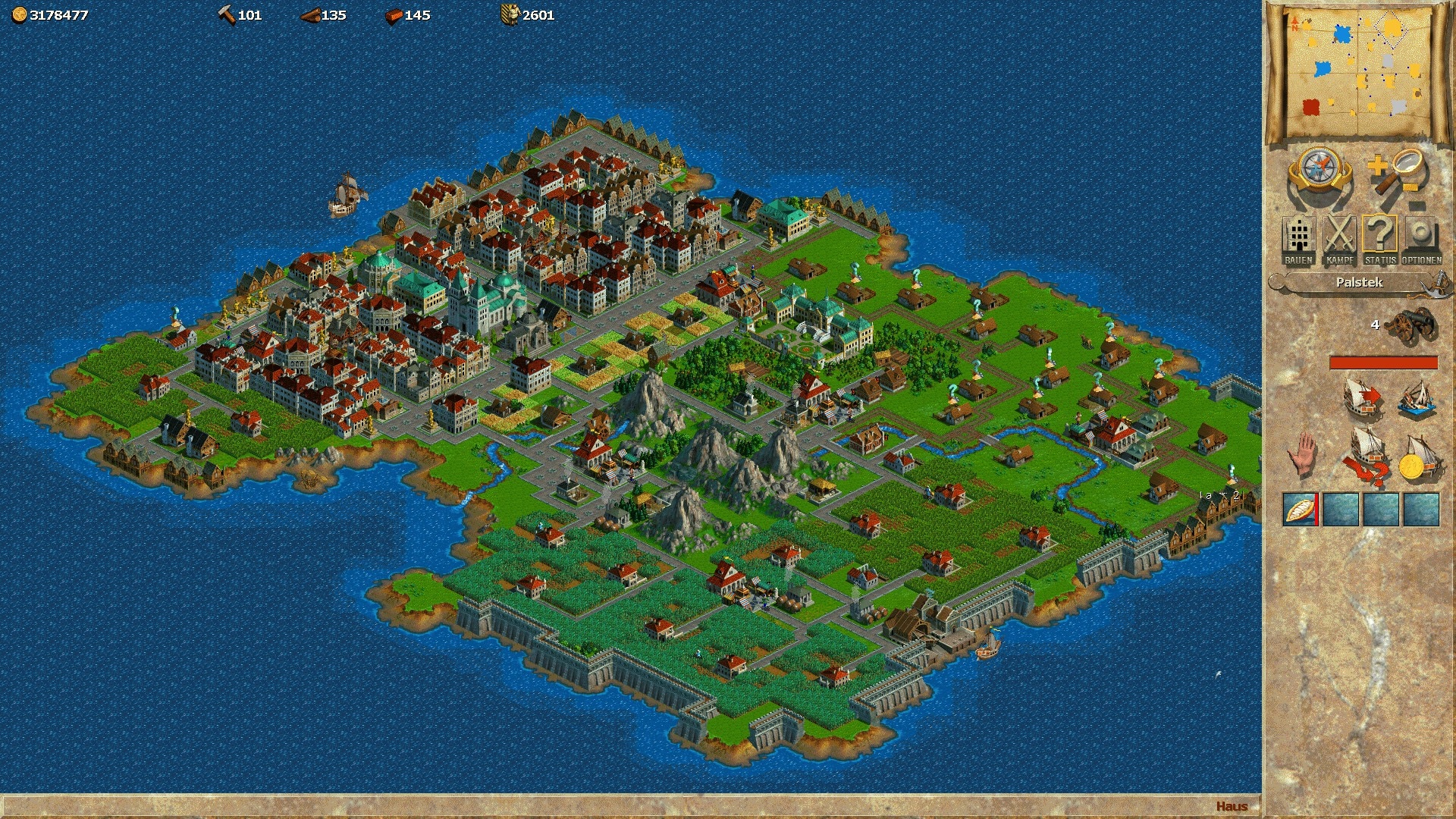Select the ship name Palstek banner
The height and width of the screenshot is (819, 1456).
coord(1359,282)
